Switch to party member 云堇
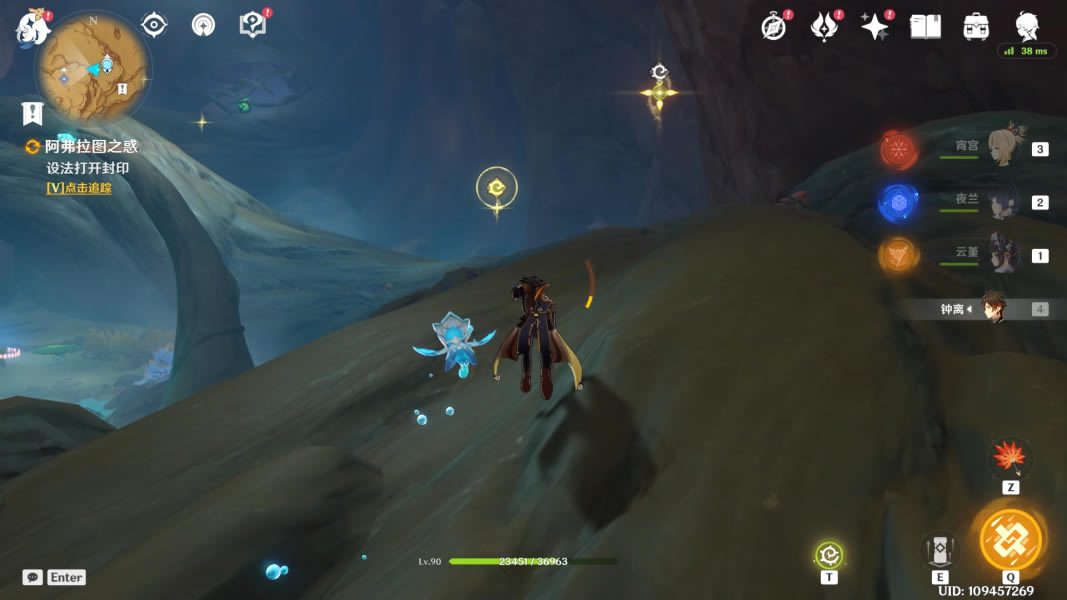 [x=1002, y=254]
